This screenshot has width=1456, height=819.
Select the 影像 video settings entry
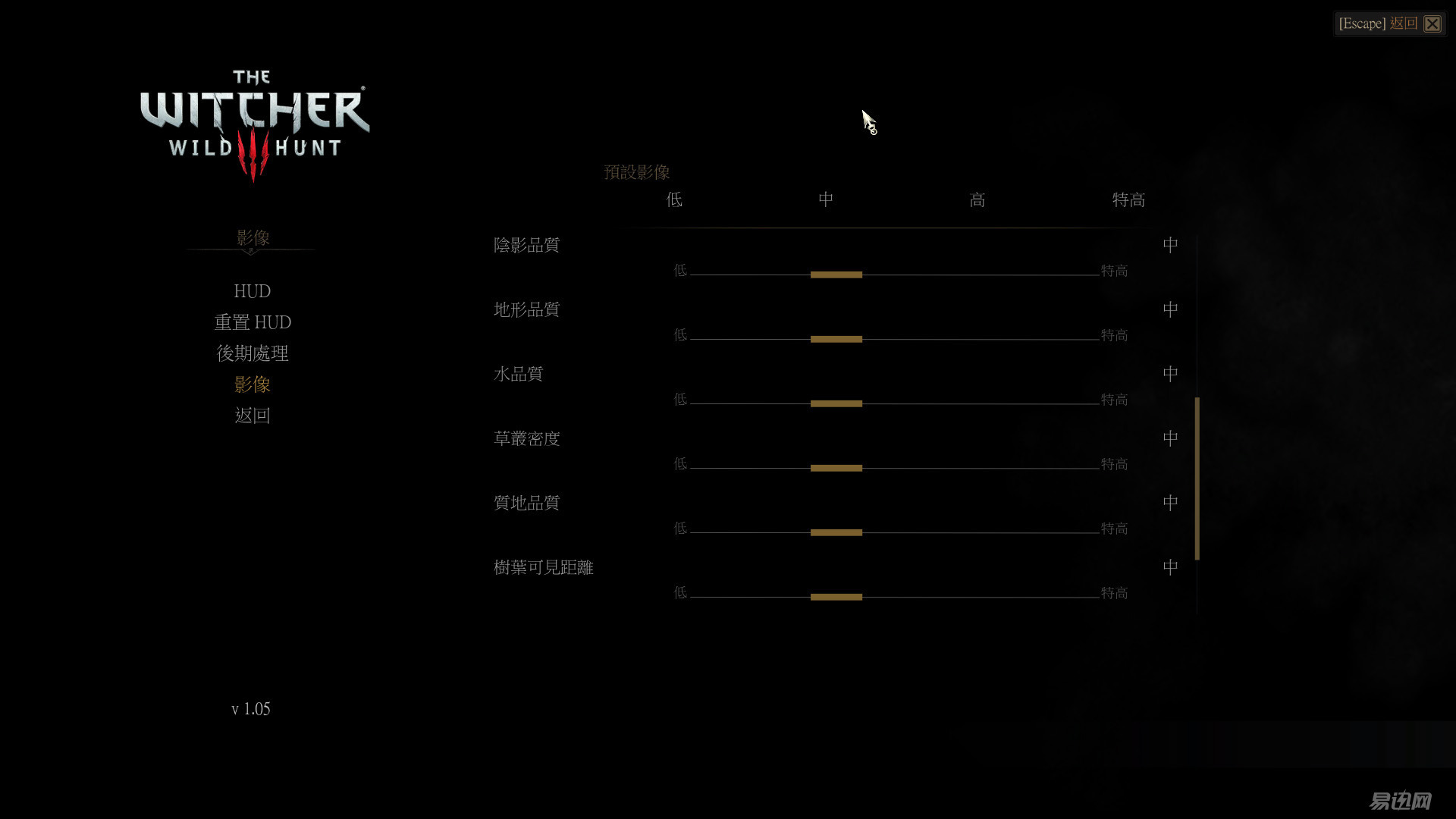[253, 384]
